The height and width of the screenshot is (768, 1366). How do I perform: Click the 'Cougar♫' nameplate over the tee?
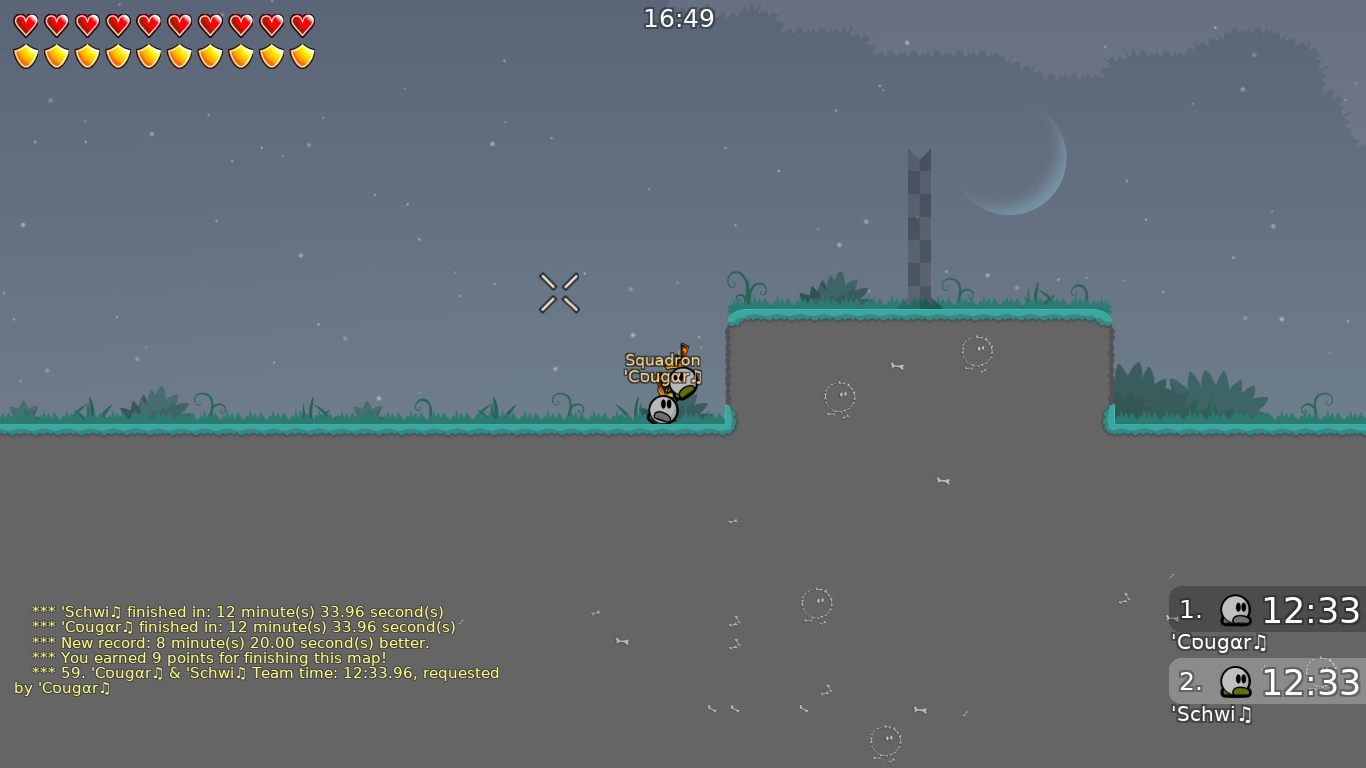coord(663,377)
